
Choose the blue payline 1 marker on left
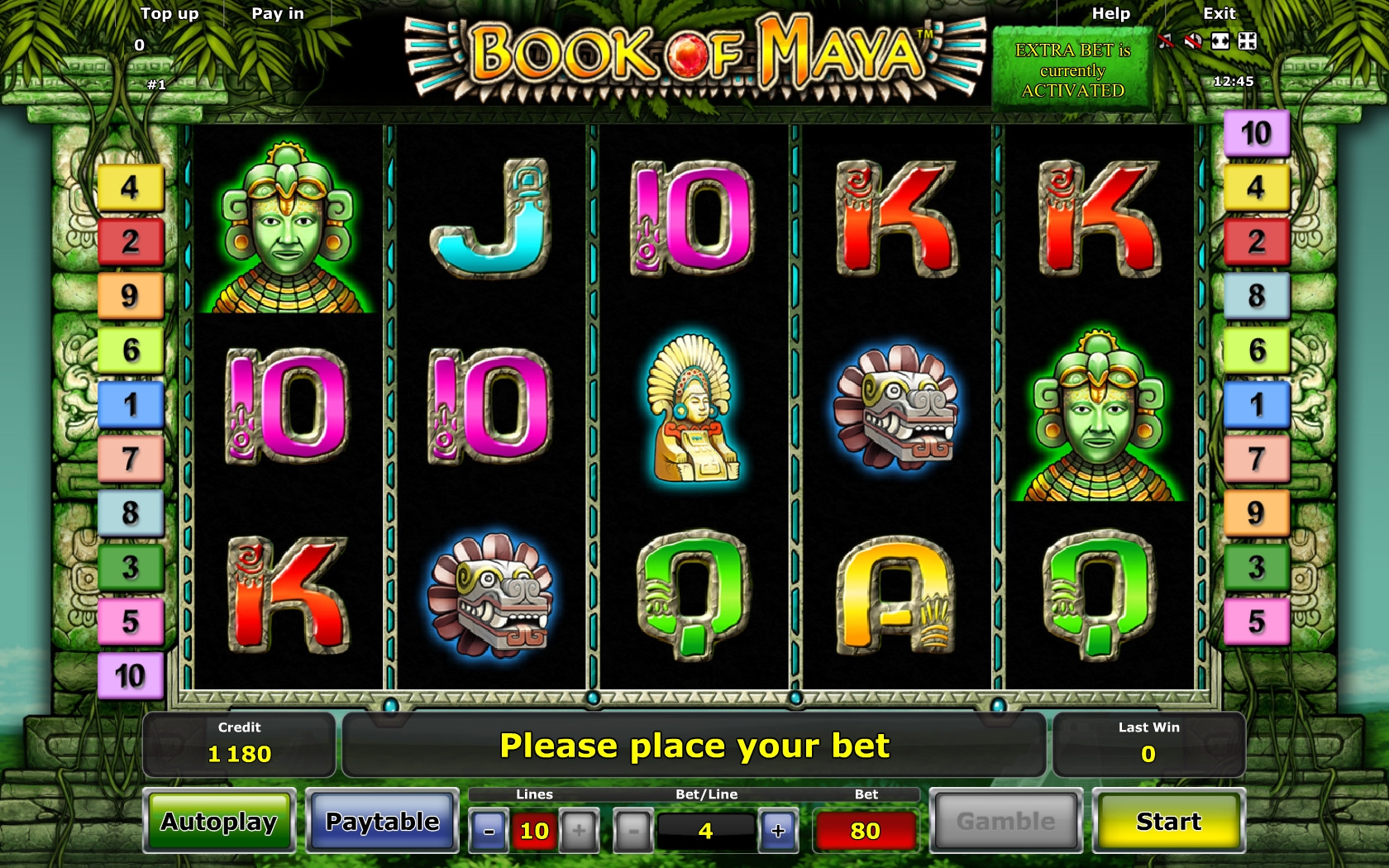pyautogui.click(x=131, y=404)
